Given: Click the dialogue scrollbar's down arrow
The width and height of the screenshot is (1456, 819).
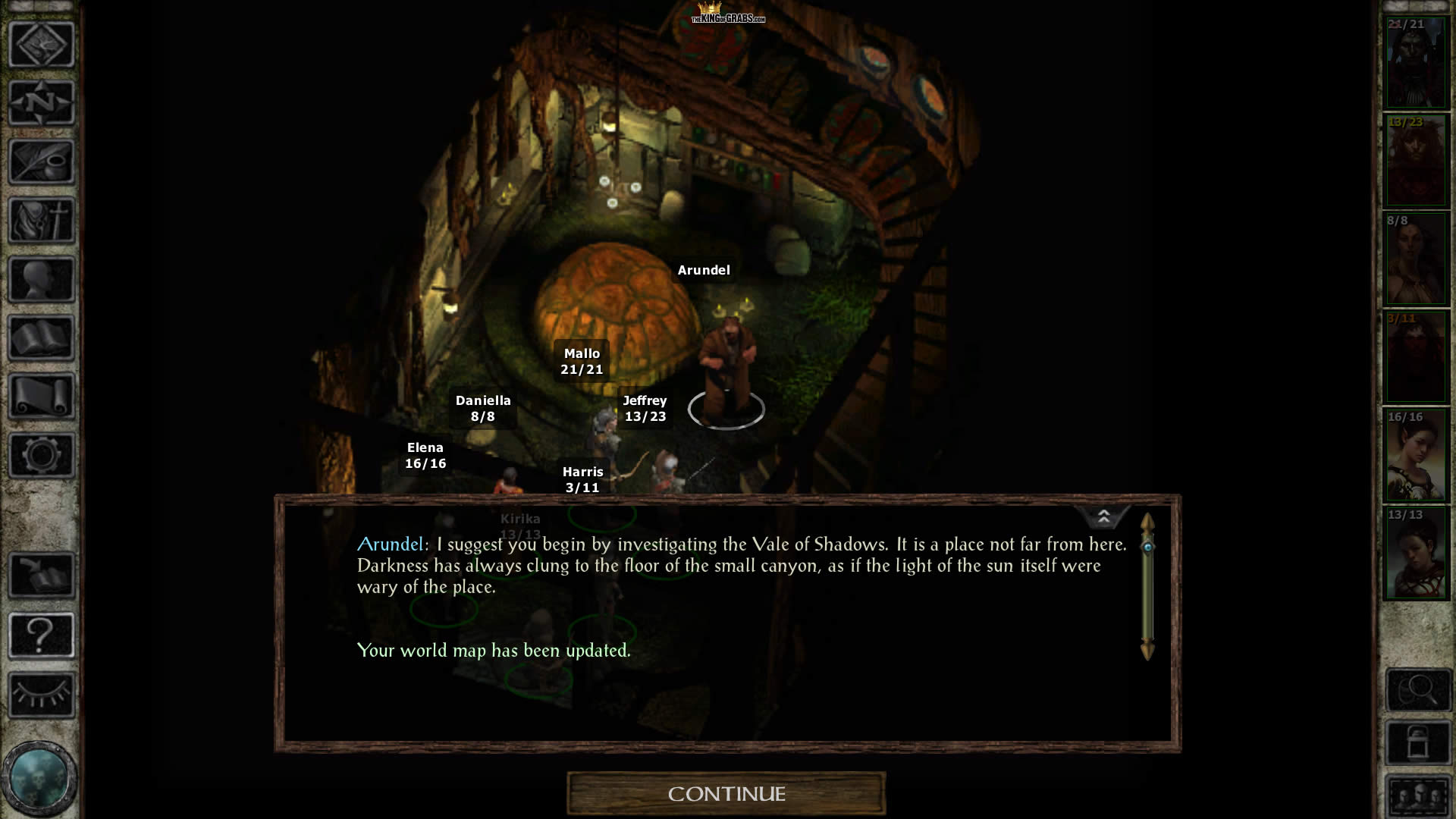Looking at the screenshot, I should pyautogui.click(x=1147, y=650).
